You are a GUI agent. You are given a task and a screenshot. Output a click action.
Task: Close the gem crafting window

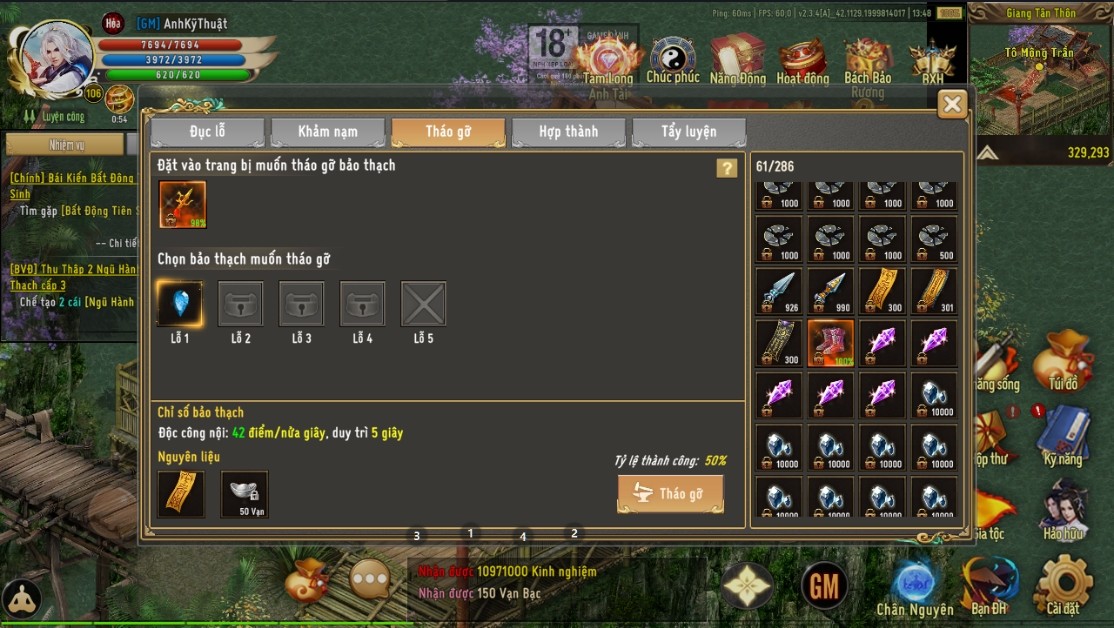pos(952,104)
